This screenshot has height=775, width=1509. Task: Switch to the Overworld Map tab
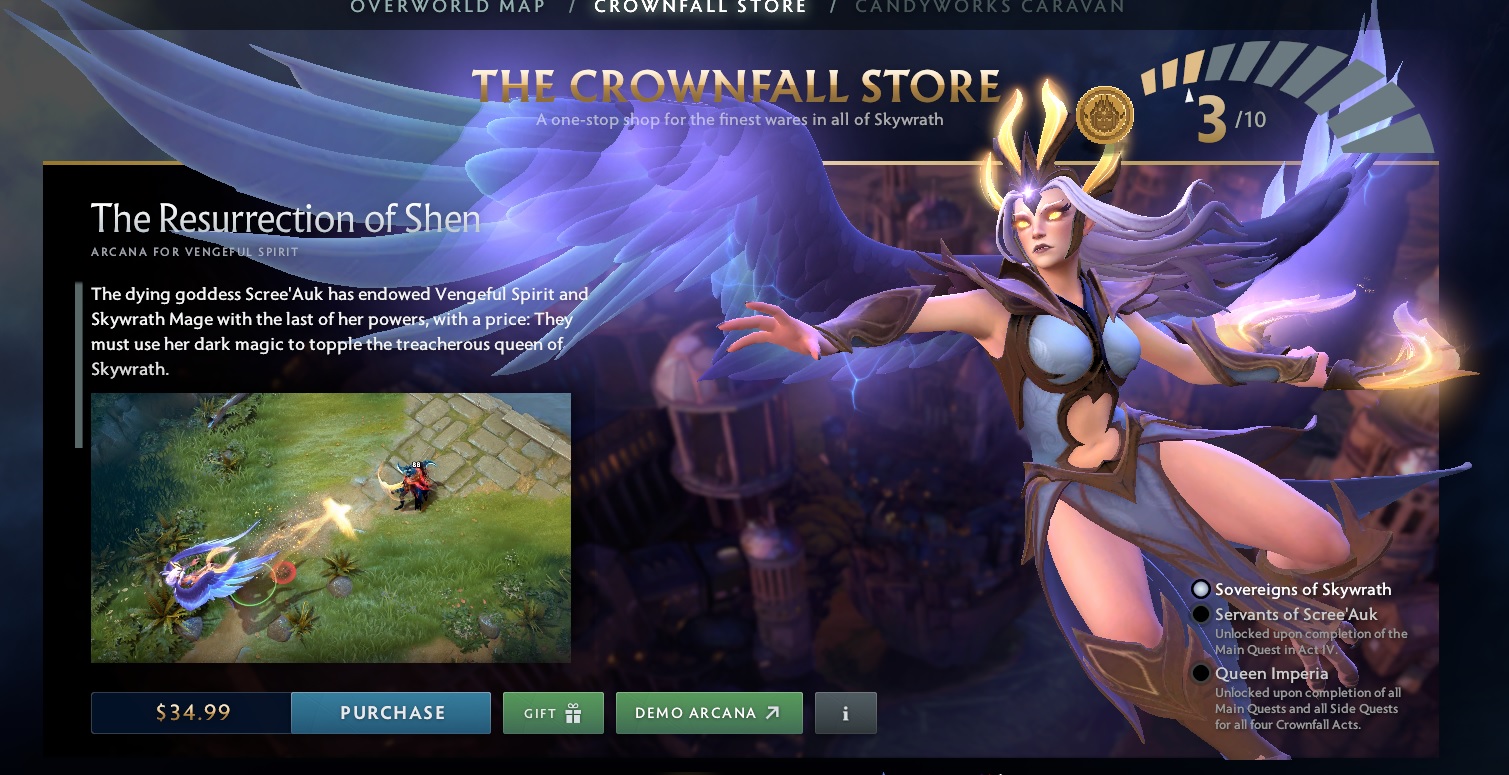tap(447, 8)
